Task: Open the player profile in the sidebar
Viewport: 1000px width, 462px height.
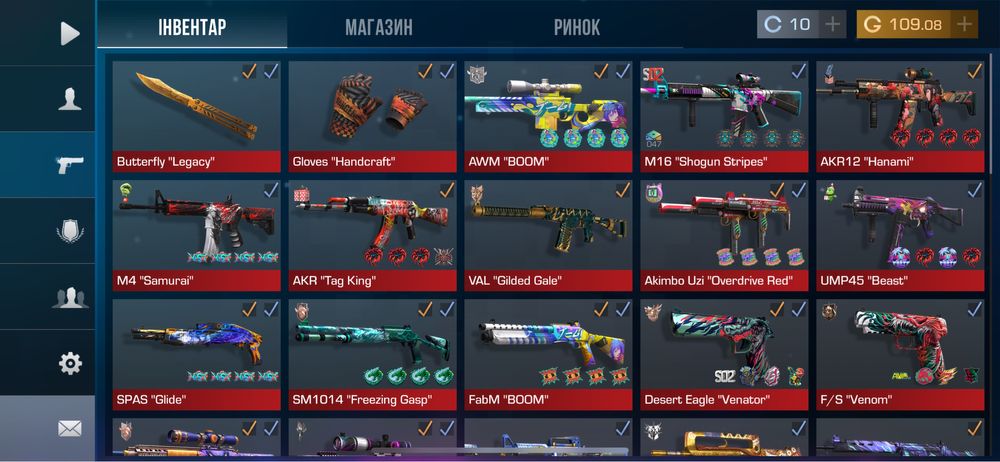Action: (69, 99)
